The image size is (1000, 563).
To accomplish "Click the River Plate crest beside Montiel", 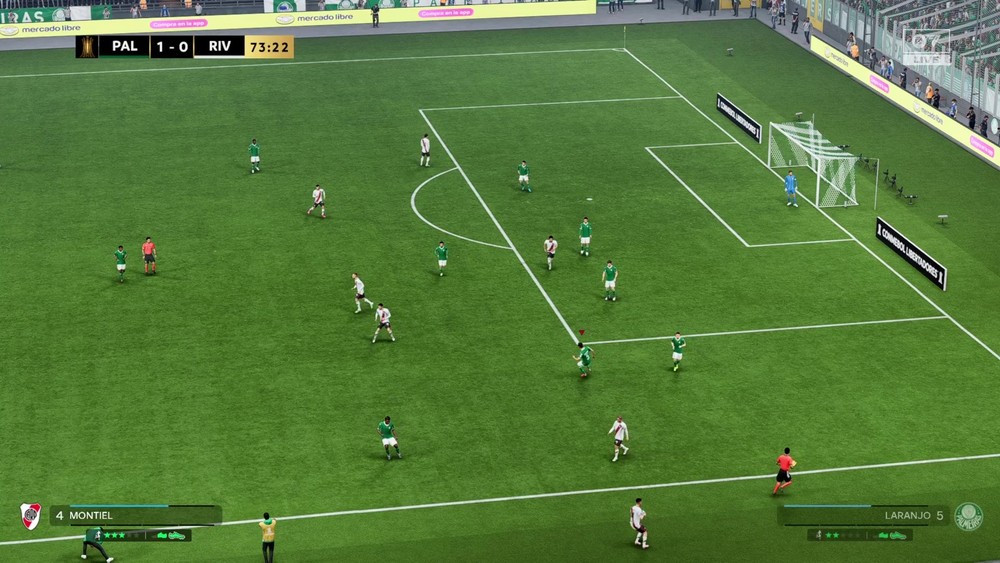I will [31, 515].
